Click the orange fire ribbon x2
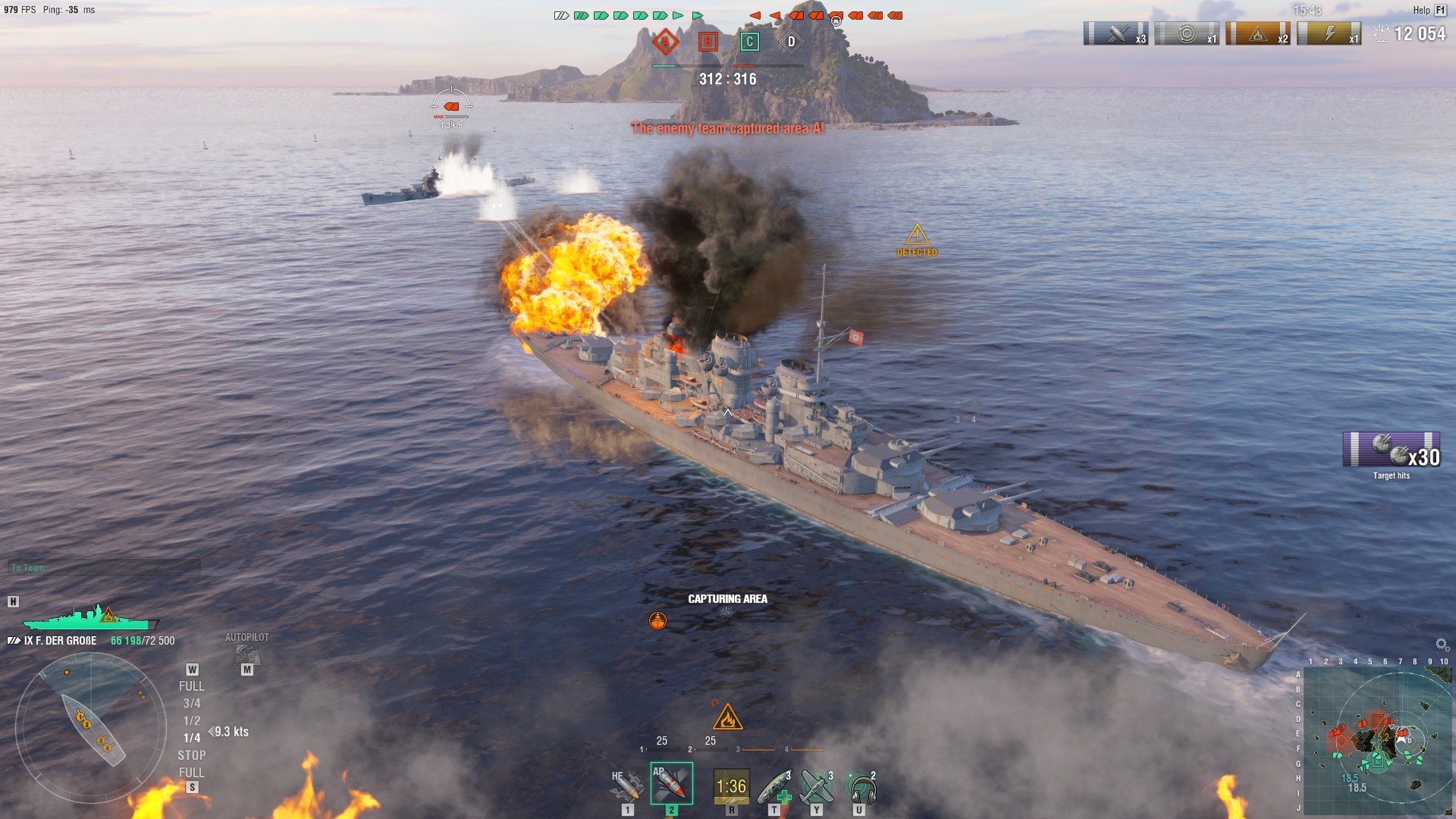 1257,34
